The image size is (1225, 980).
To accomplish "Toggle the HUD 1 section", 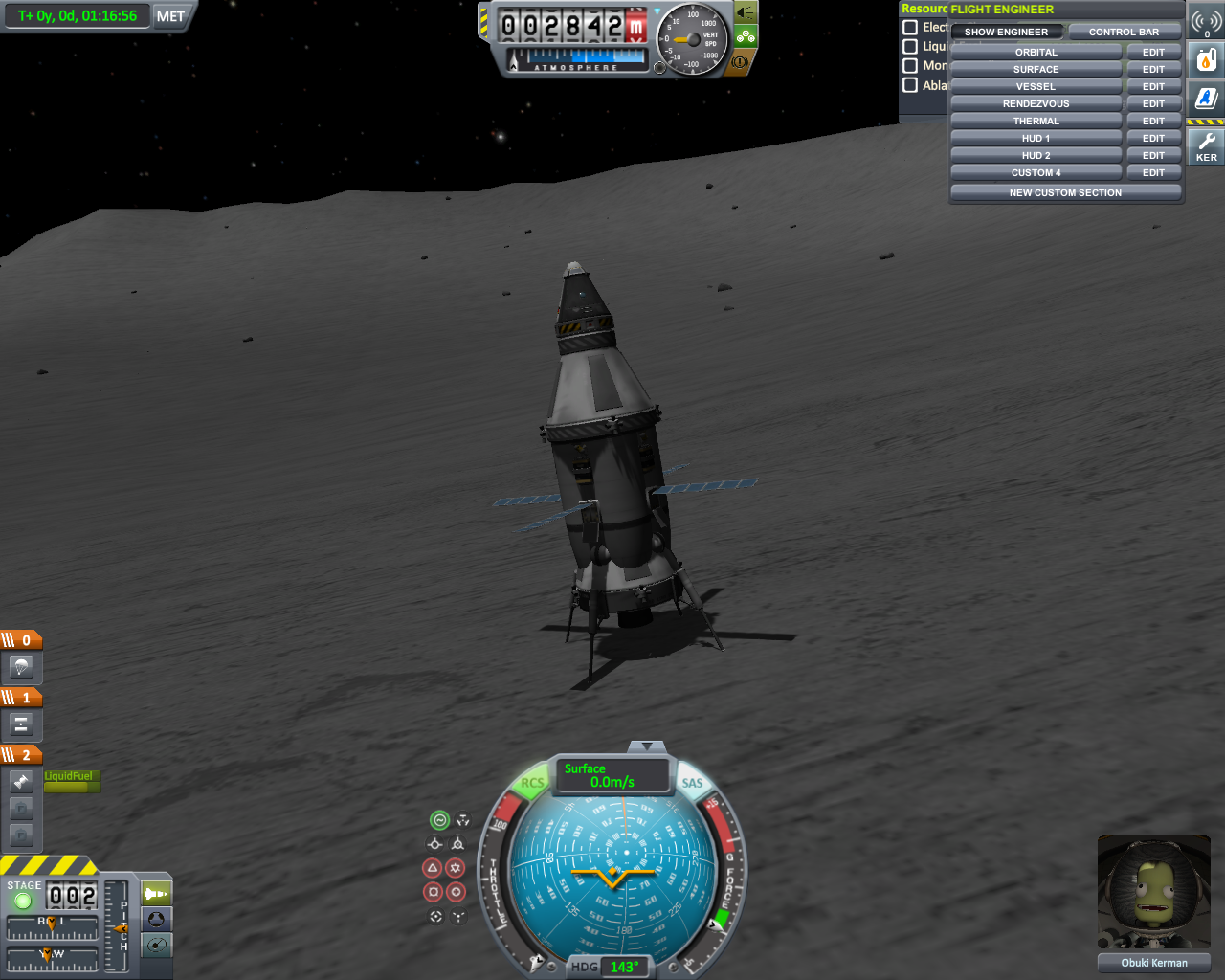I will point(1036,139).
